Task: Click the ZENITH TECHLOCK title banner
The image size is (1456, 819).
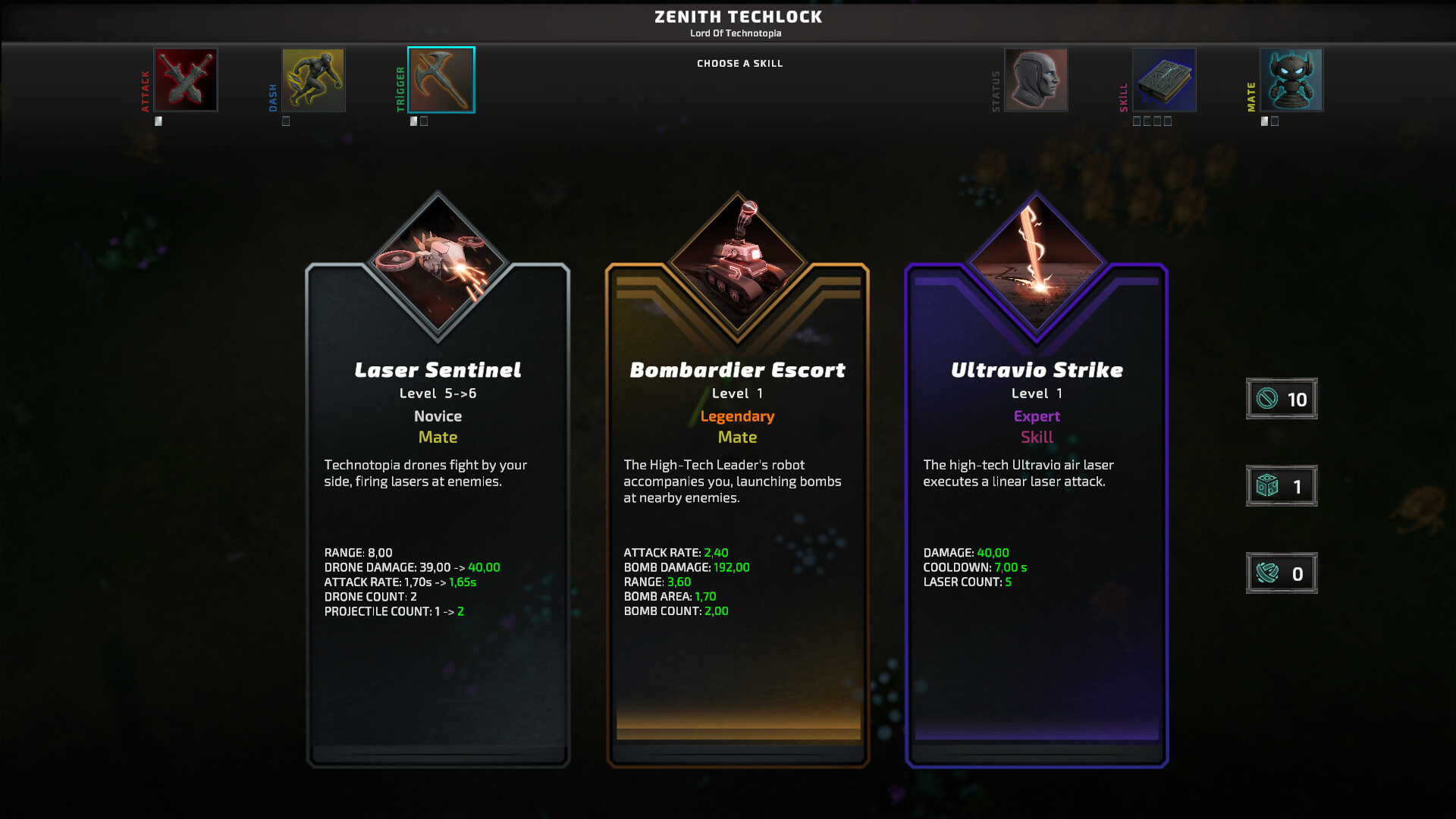Action: click(736, 17)
